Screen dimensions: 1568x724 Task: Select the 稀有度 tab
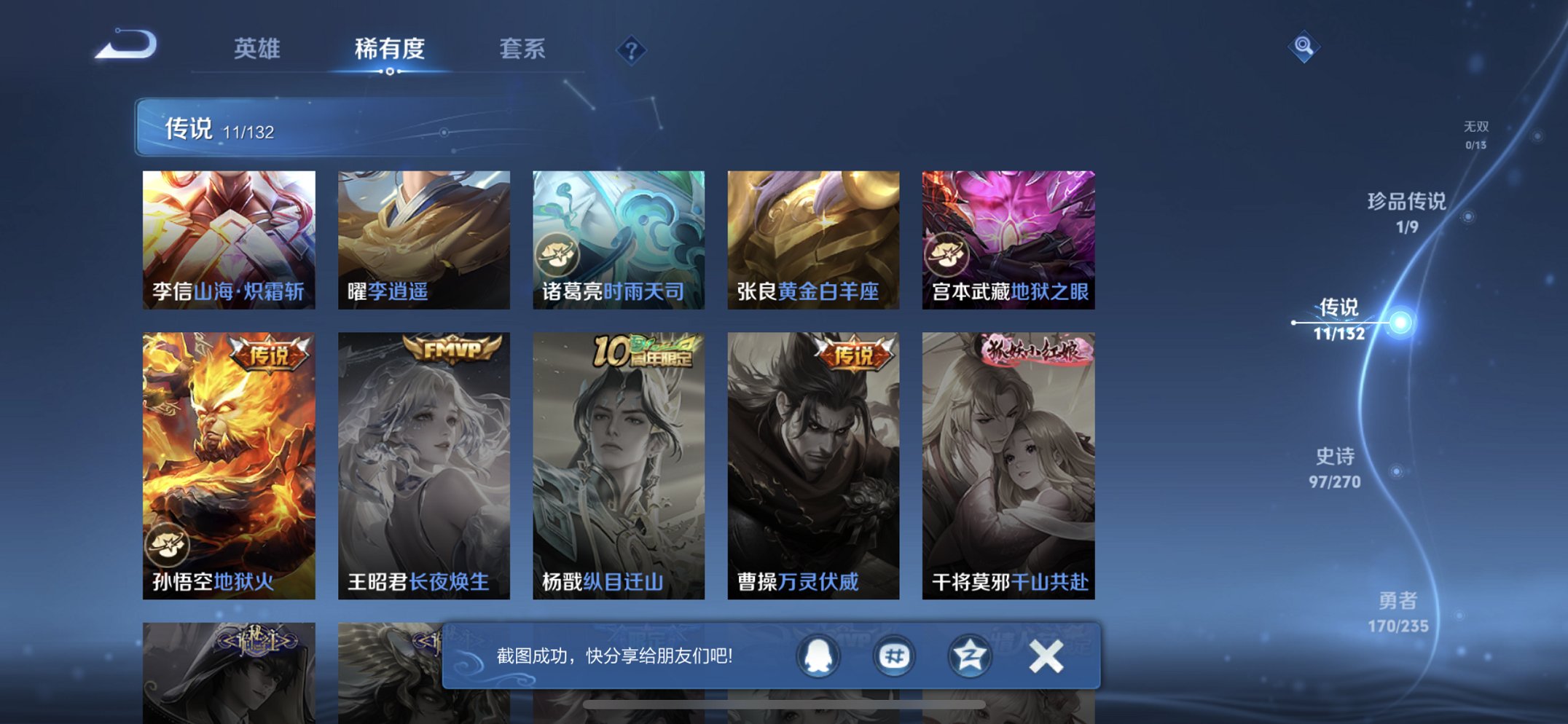[x=390, y=48]
